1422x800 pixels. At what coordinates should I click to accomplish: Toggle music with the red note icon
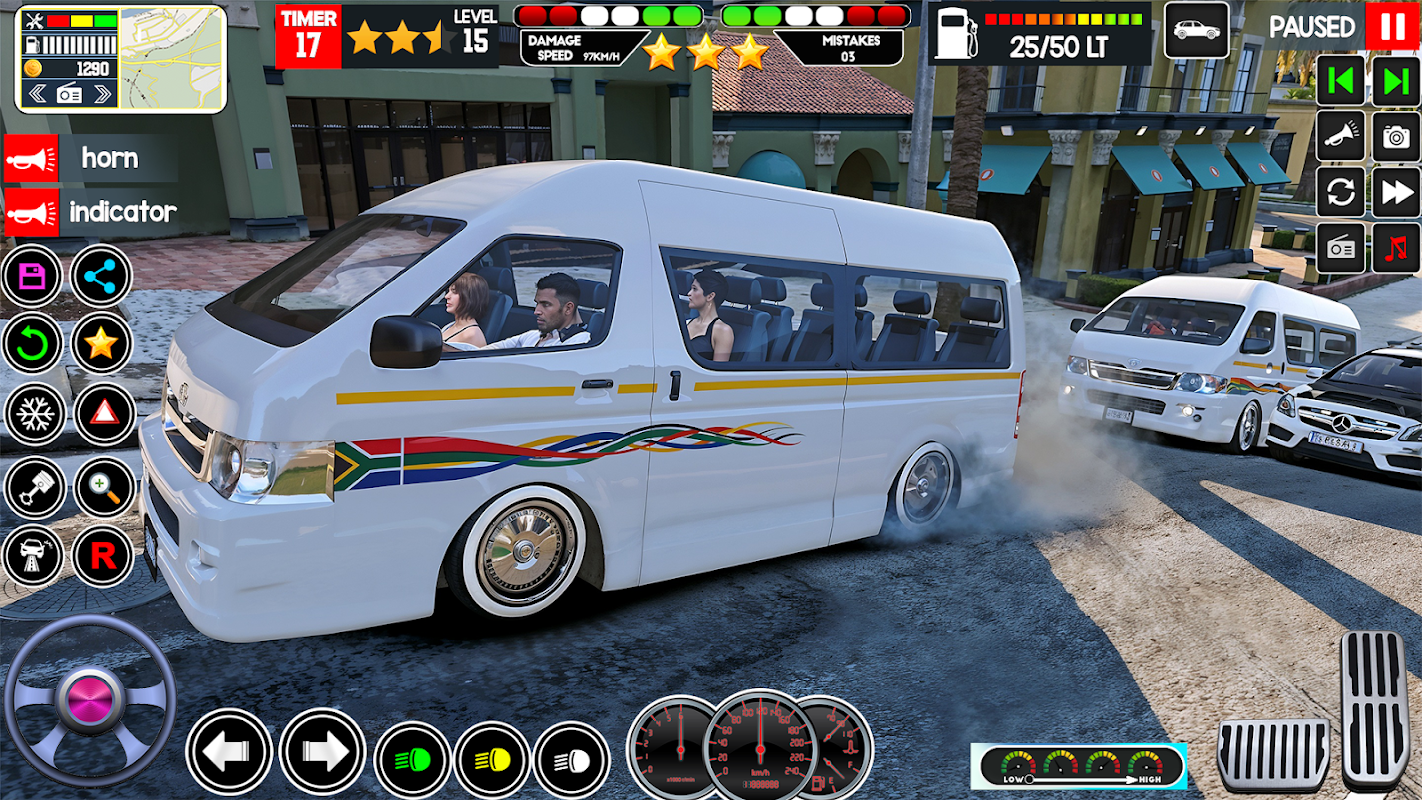pos(1396,248)
